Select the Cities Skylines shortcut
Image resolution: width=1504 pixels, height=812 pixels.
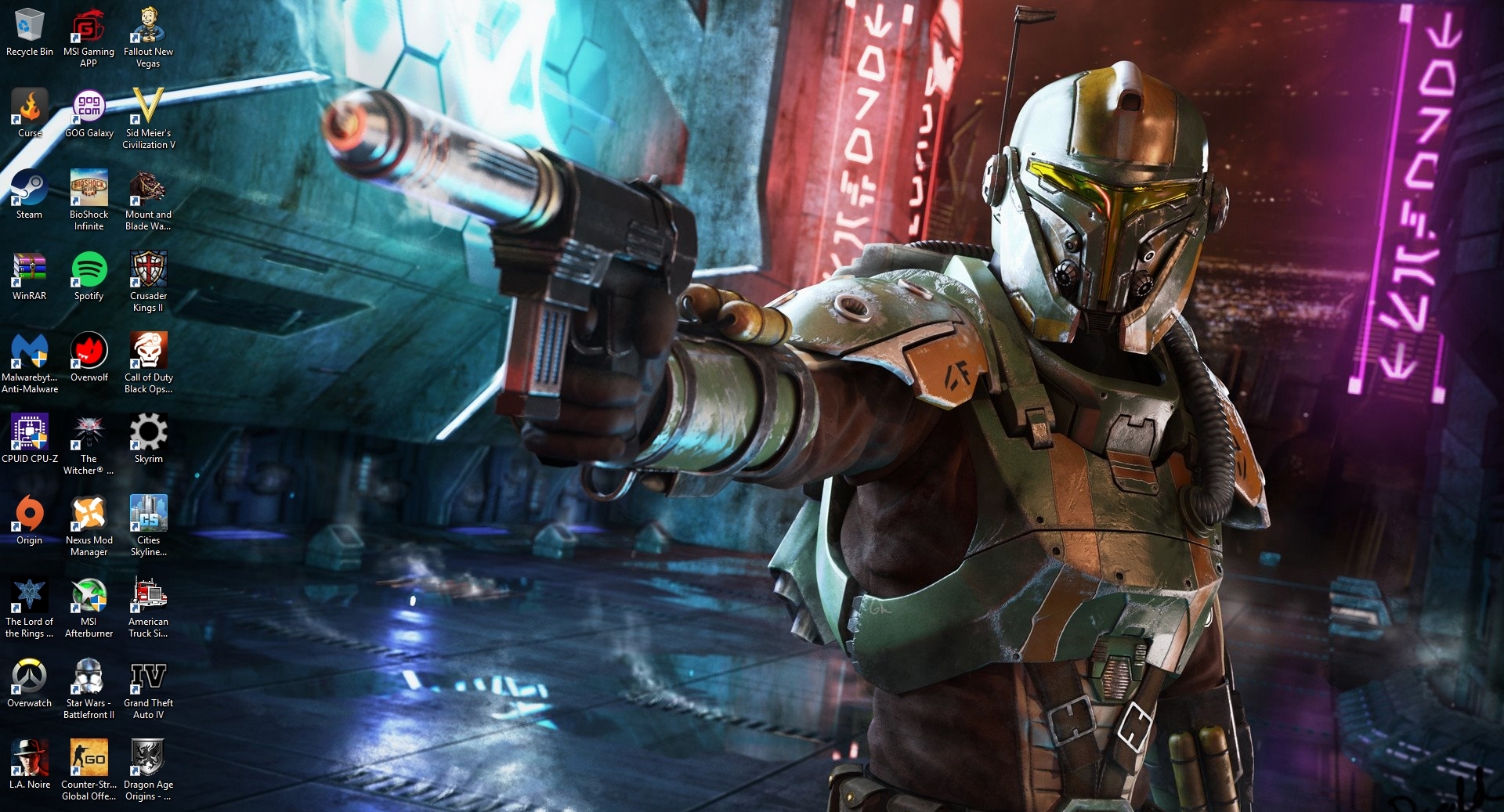pos(148,514)
